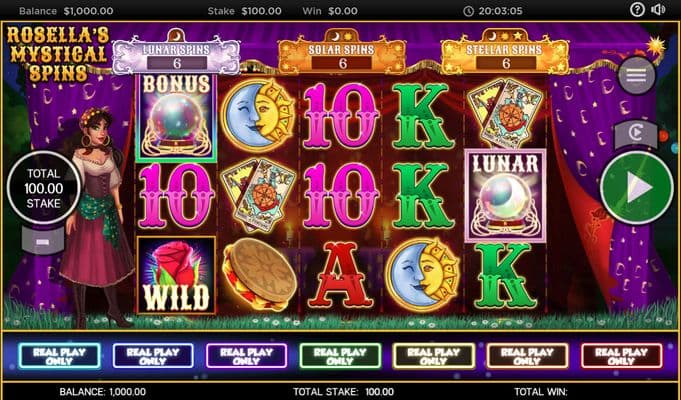Click the yellow Real Play Only button
Image resolution: width=681 pixels, height=400 pixels.
click(x=434, y=356)
